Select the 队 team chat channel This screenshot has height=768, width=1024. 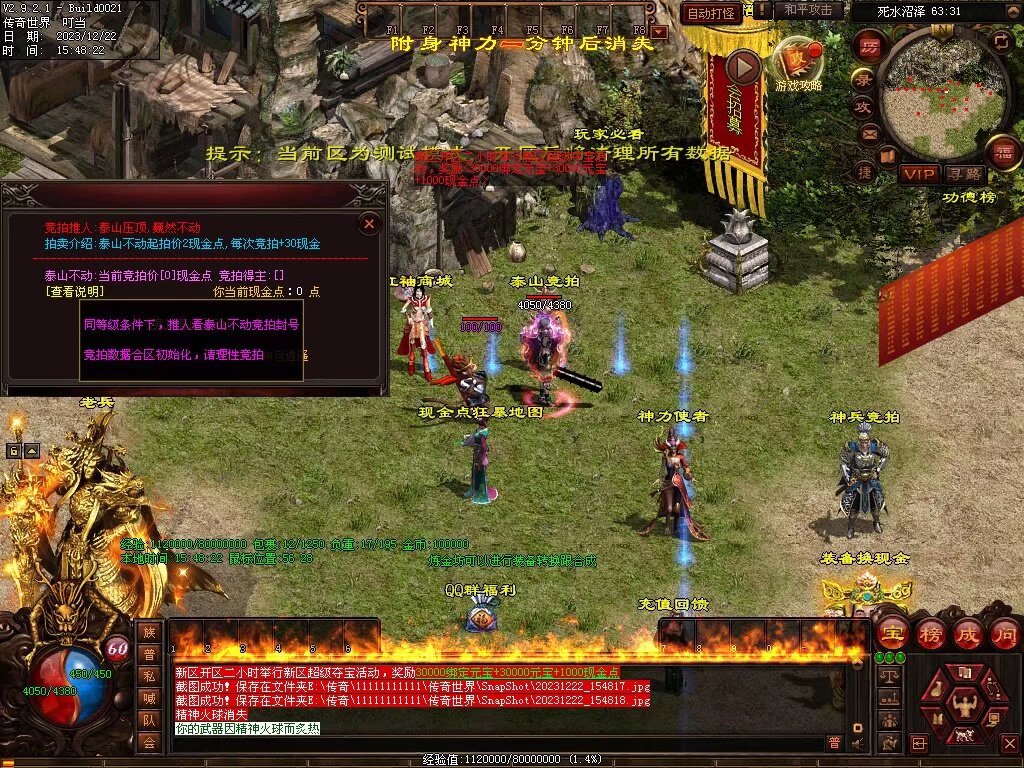pyautogui.click(x=149, y=719)
